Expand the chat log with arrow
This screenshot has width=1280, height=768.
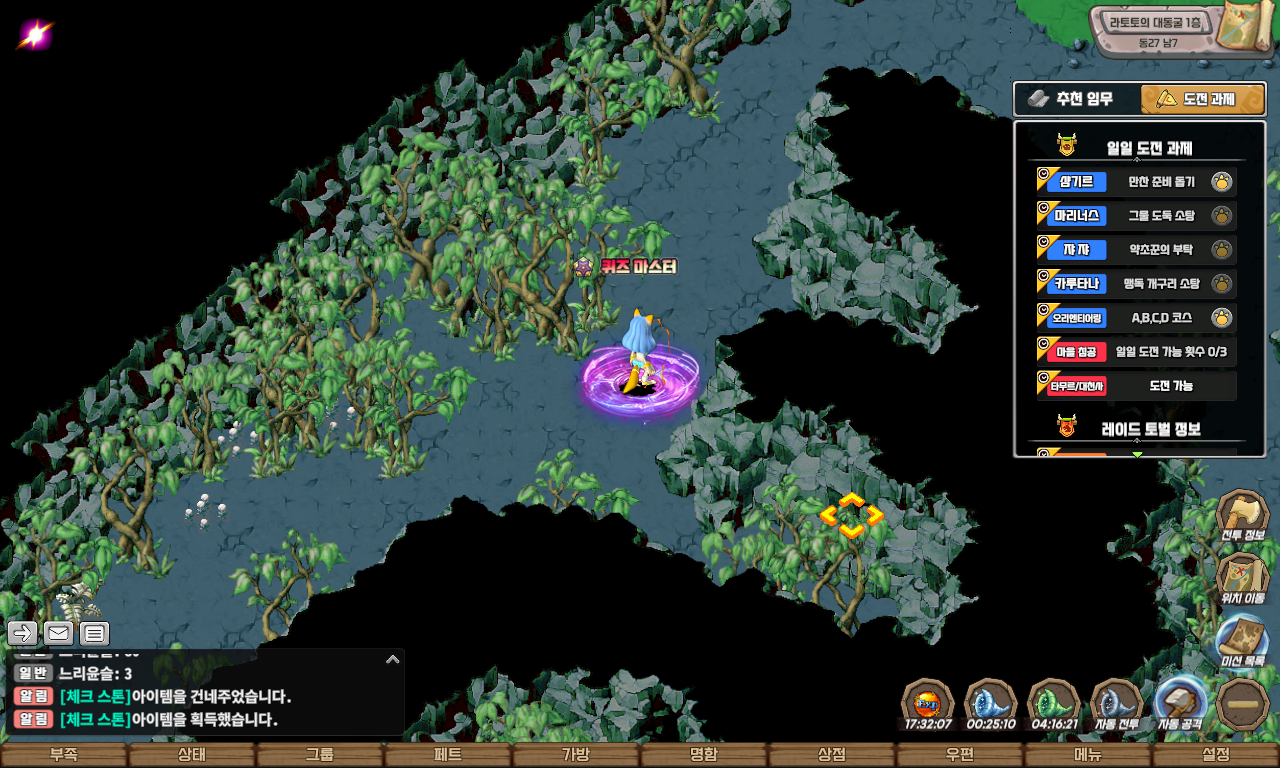[392, 659]
